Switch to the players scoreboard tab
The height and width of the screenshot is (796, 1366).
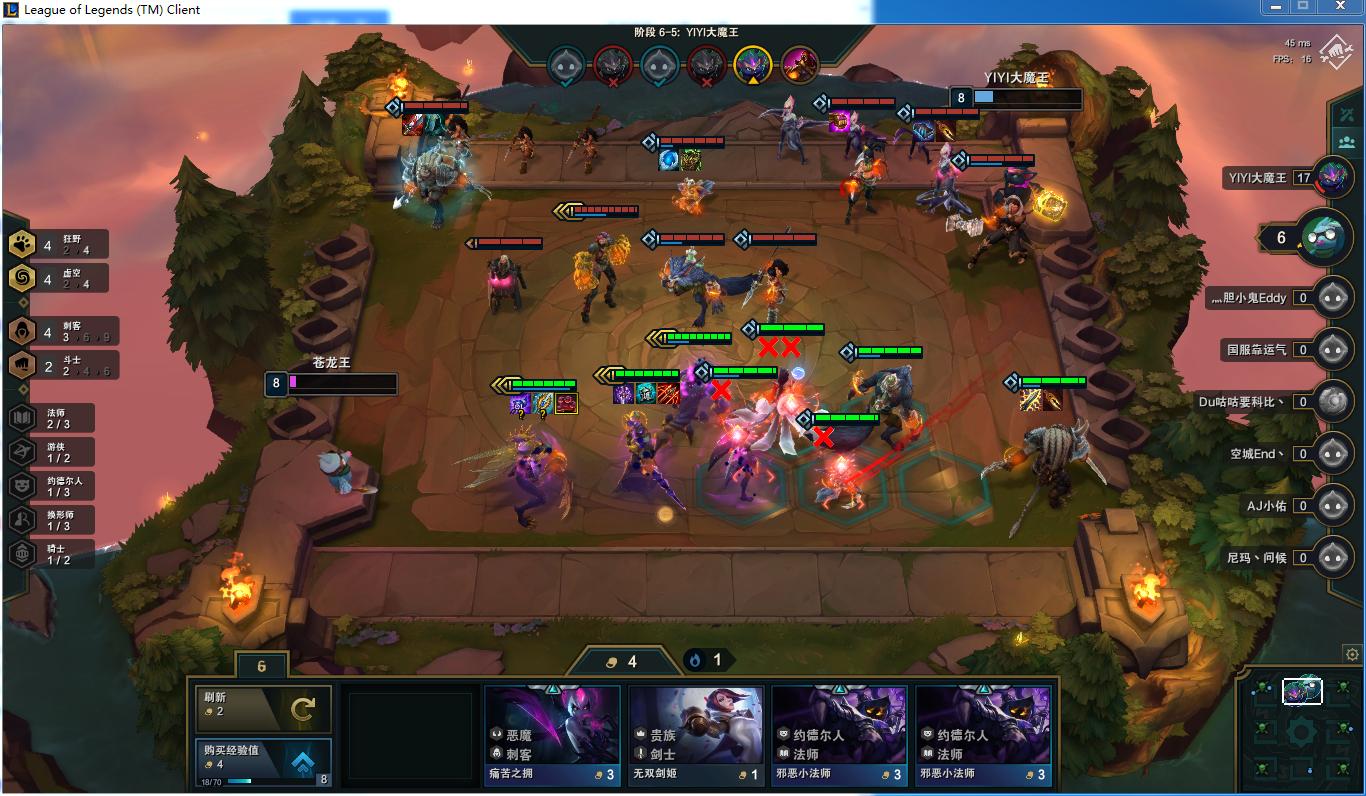pos(1347,141)
